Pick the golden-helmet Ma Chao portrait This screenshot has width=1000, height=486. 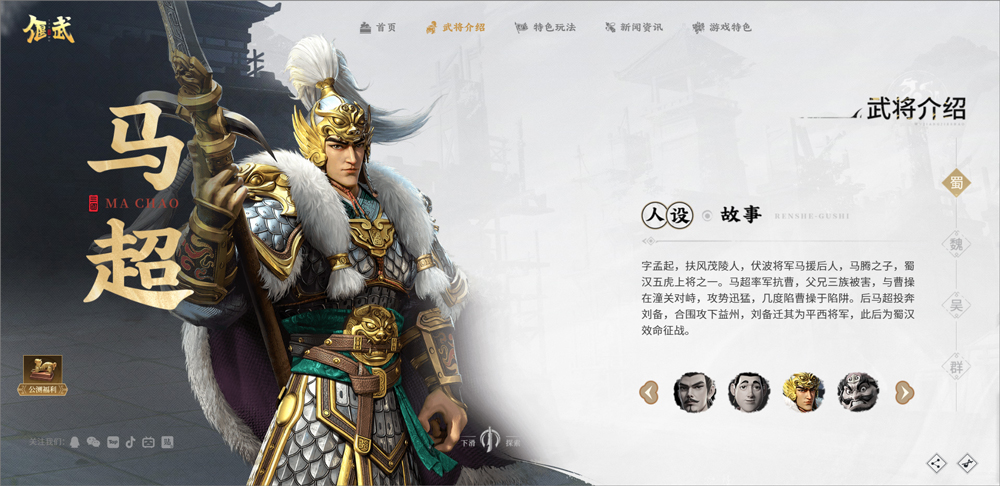click(x=803, y=392)
